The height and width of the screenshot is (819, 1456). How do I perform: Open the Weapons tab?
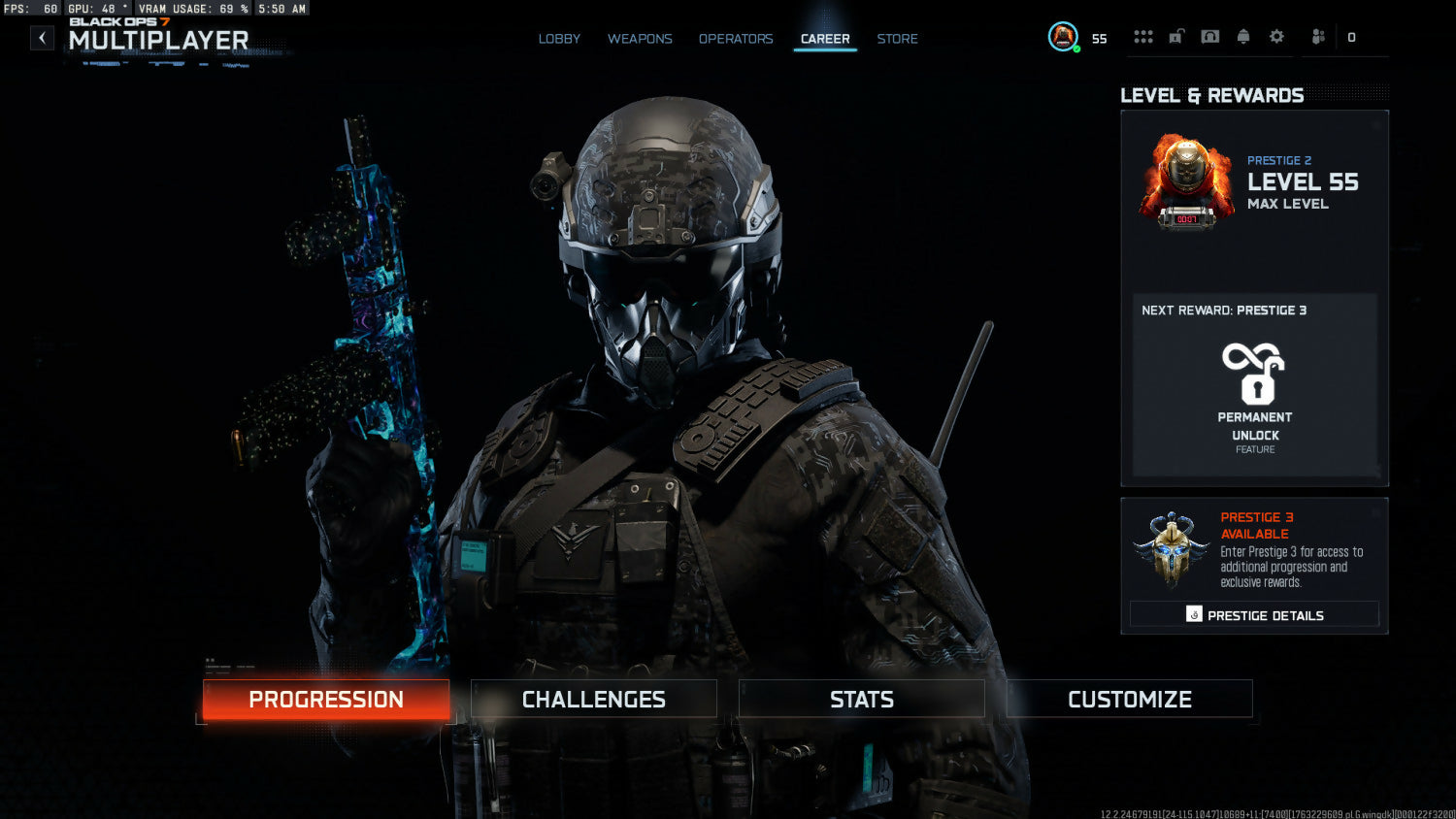tap(640, 39)
